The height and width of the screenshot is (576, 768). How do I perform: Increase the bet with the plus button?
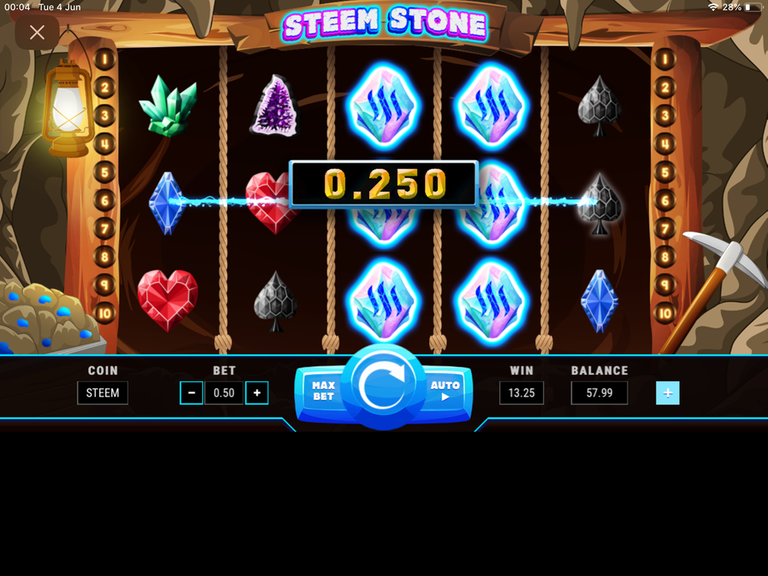[257, 393]
